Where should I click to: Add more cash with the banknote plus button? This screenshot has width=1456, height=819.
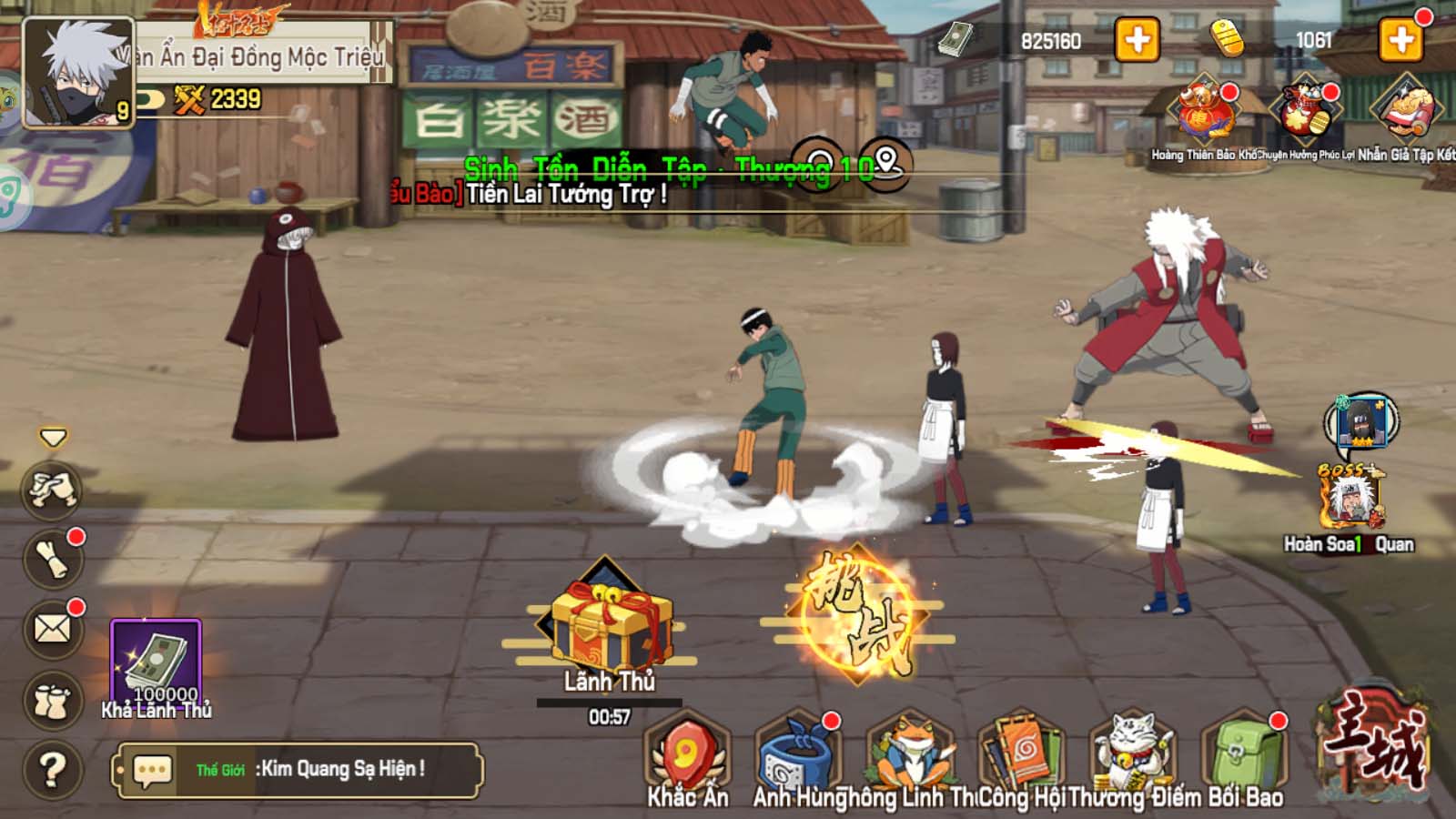1137,41
